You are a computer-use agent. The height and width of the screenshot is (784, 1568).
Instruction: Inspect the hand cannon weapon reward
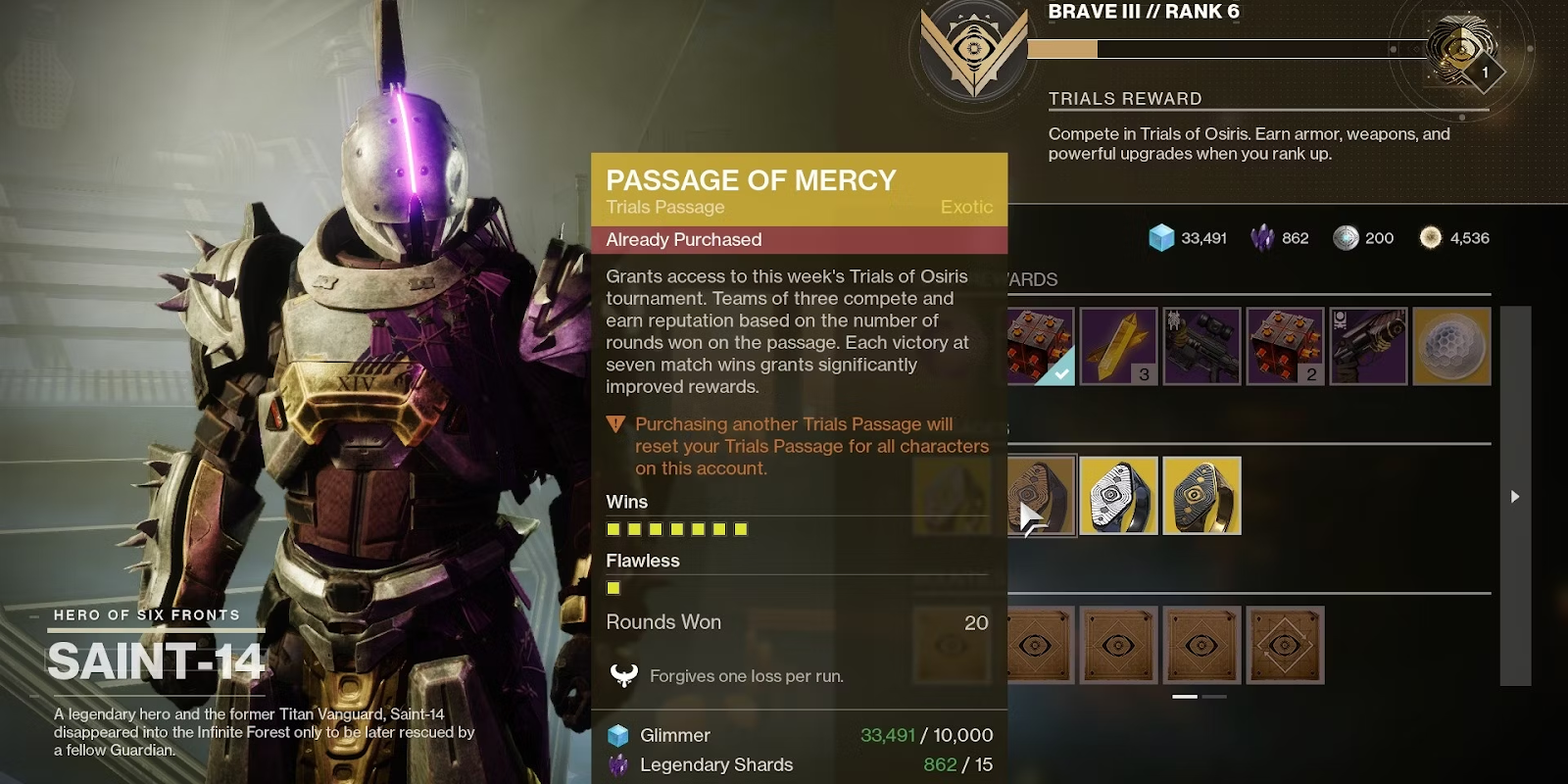coord(1369,346)
